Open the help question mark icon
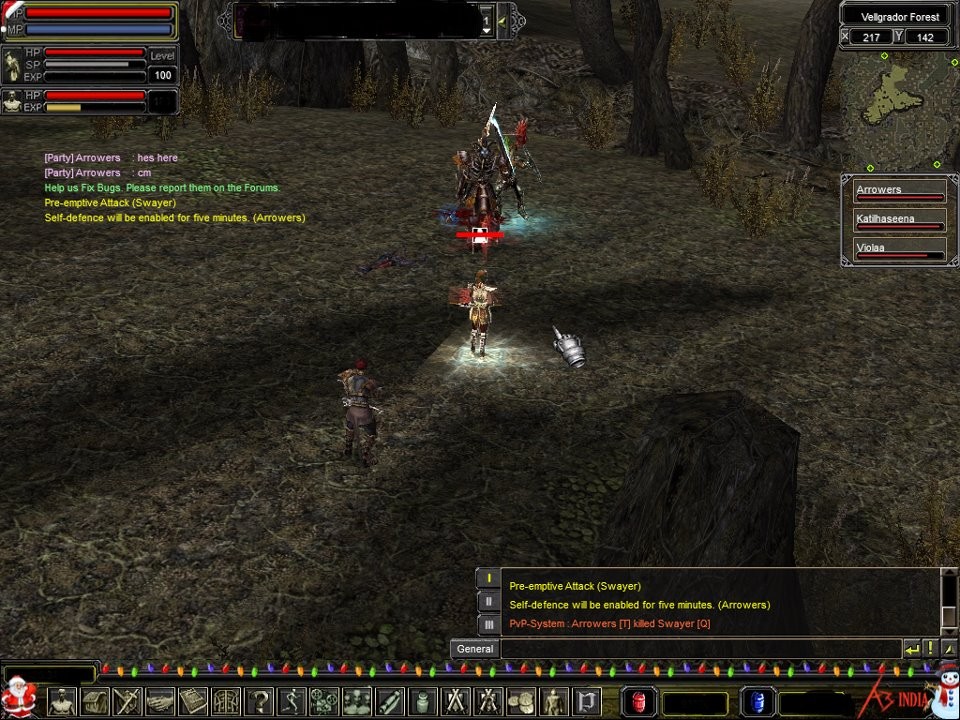 pyautogui.click(x=259, y=701)
